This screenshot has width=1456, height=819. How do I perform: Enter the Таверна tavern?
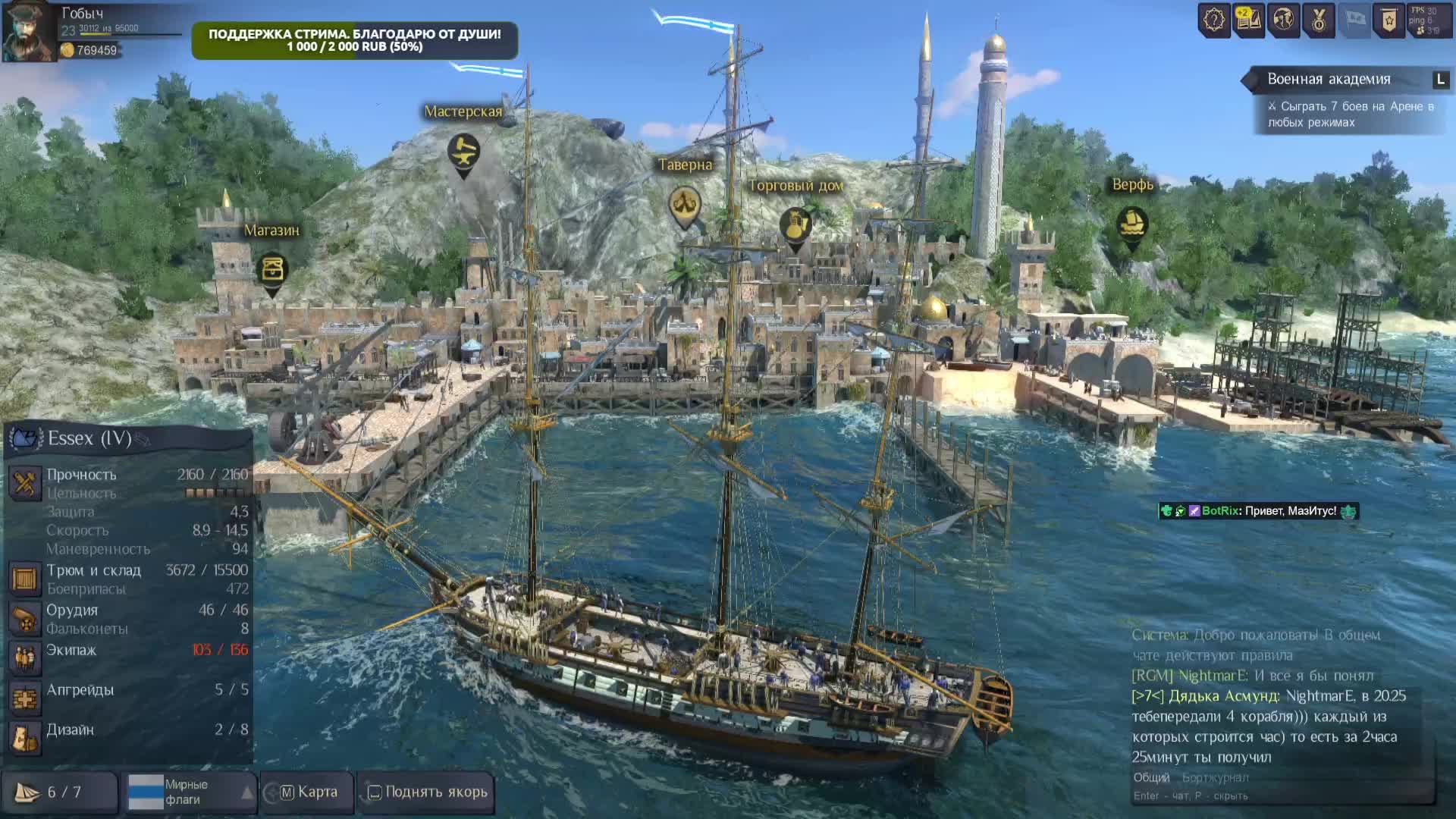685,205
